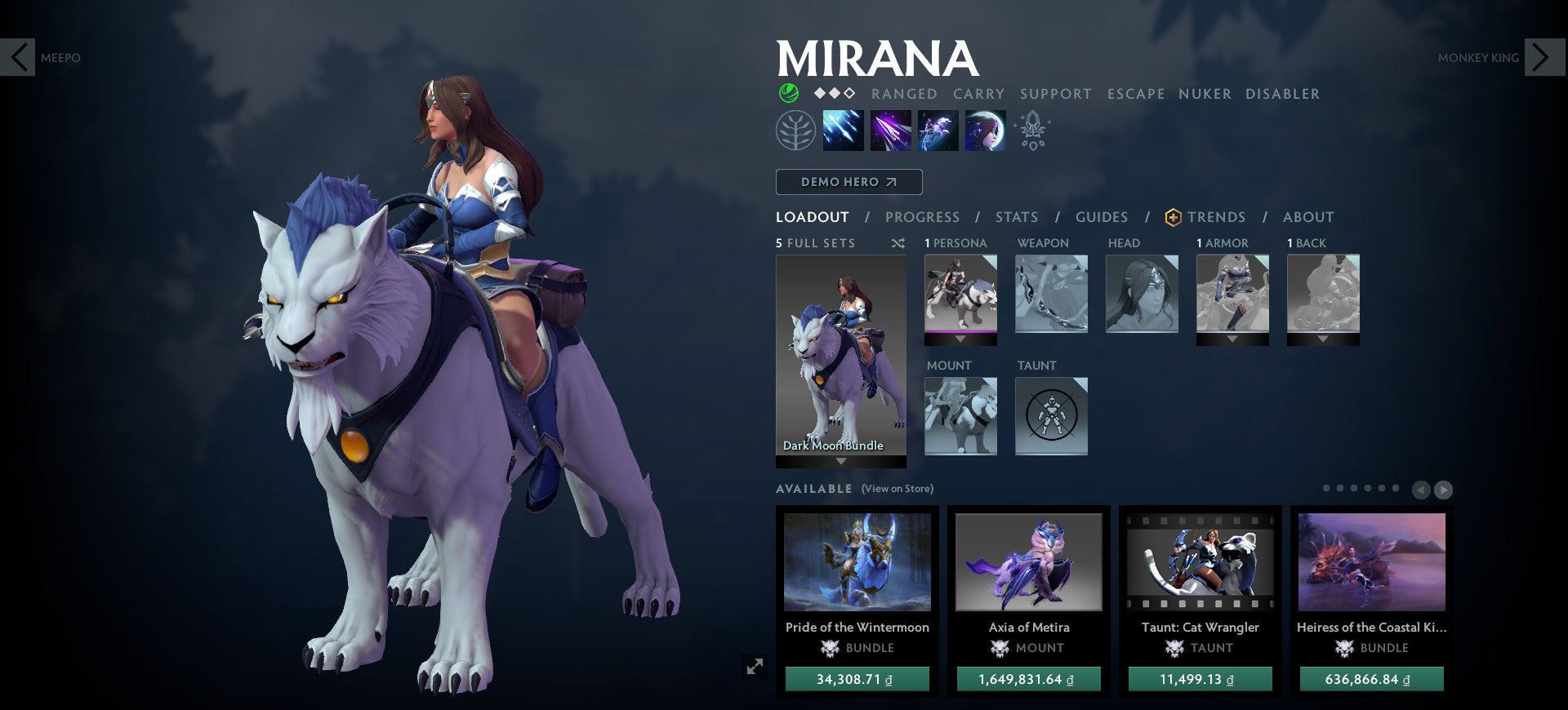Expand the Dark Moon Bundle dropdown arrow
The image size is (1568, 710).
840,461
